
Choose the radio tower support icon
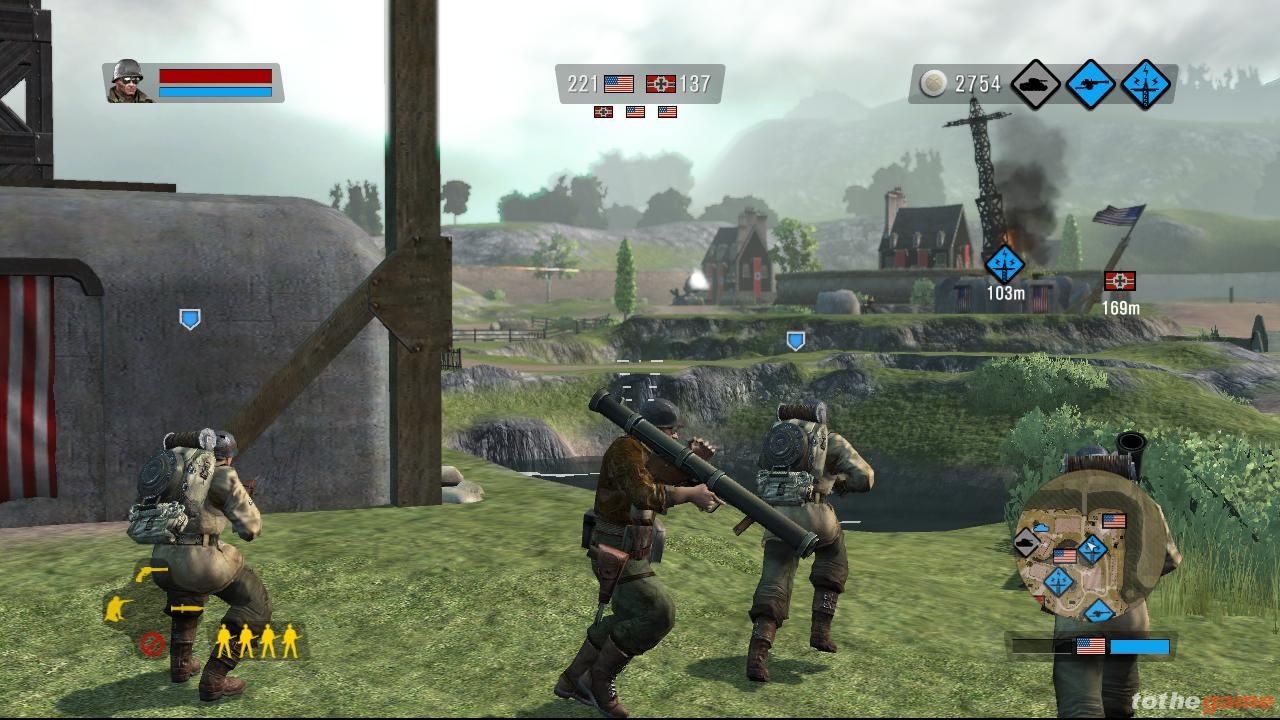(1146, 84)
